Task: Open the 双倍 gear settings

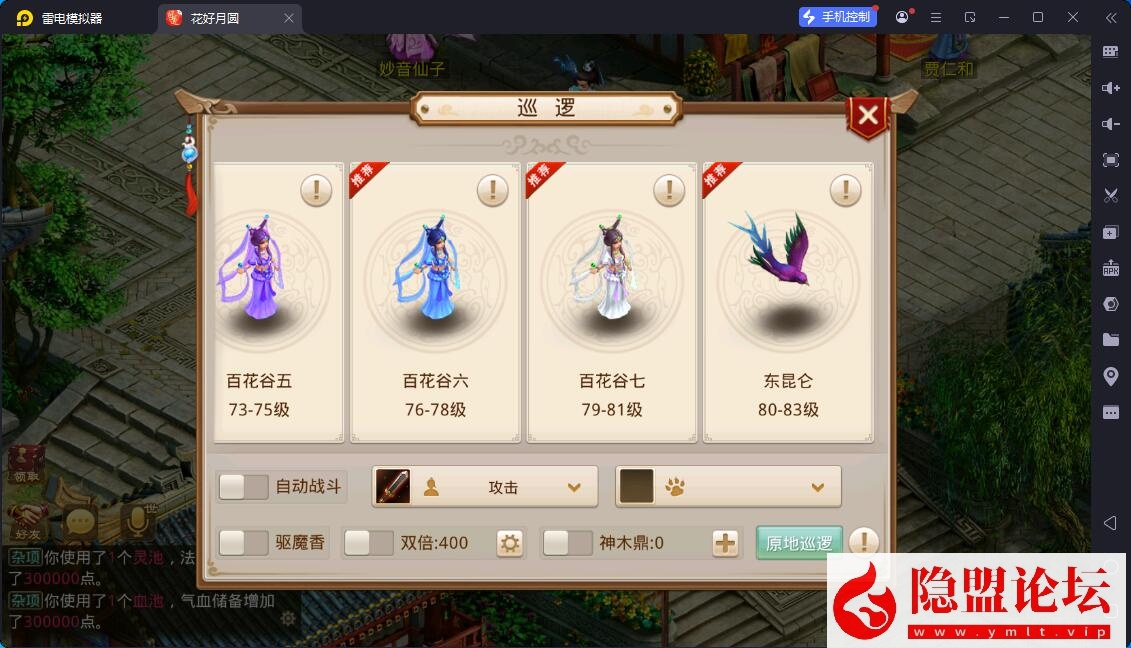Action: click(x=510, y=544)
